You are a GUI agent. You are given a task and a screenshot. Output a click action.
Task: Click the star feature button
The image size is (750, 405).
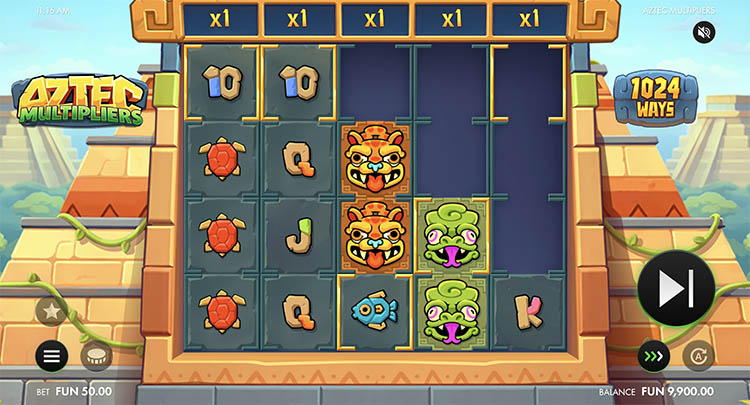click(x=52, y=311)
